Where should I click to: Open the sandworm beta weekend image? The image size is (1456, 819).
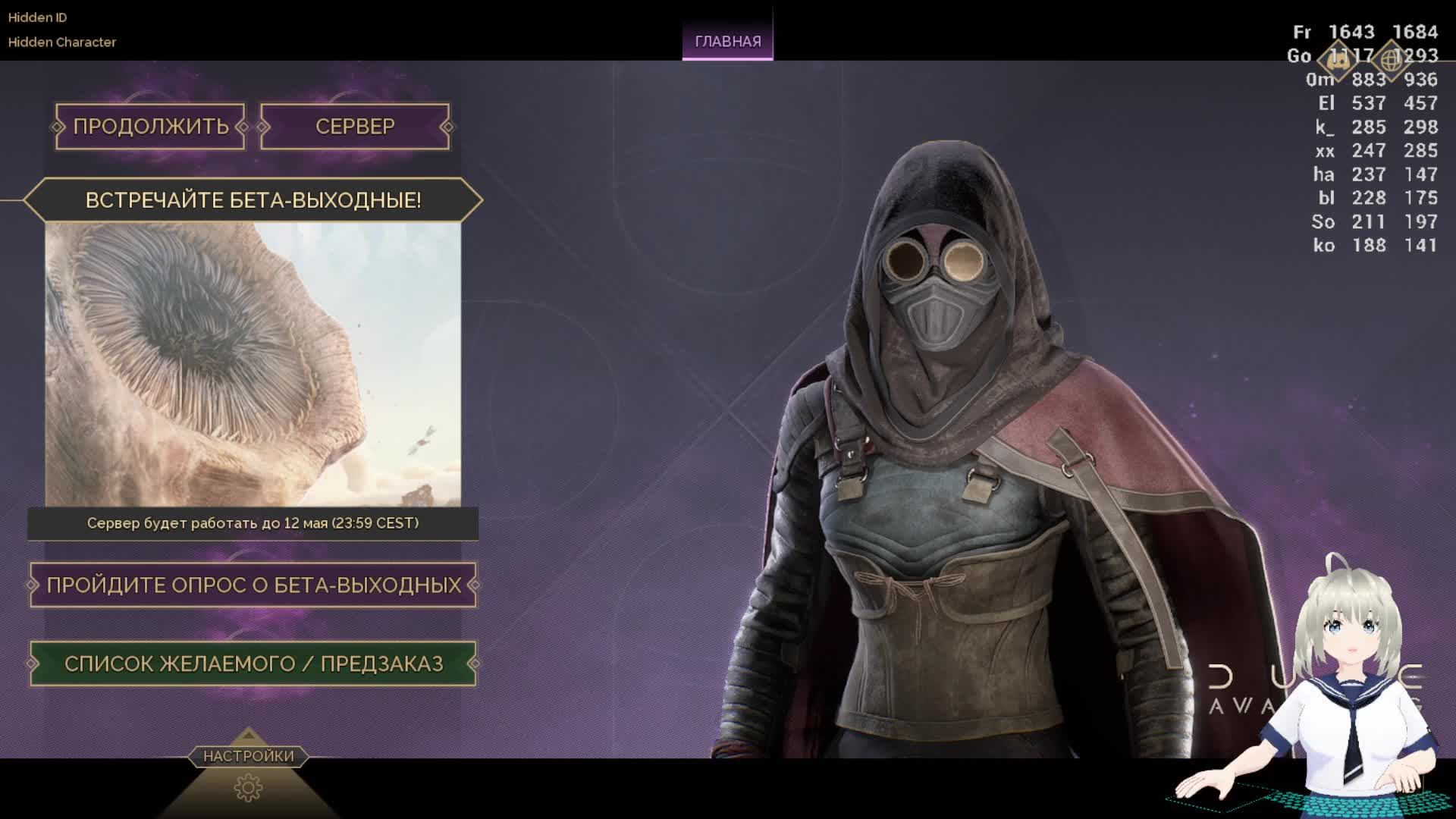point(253,364)
